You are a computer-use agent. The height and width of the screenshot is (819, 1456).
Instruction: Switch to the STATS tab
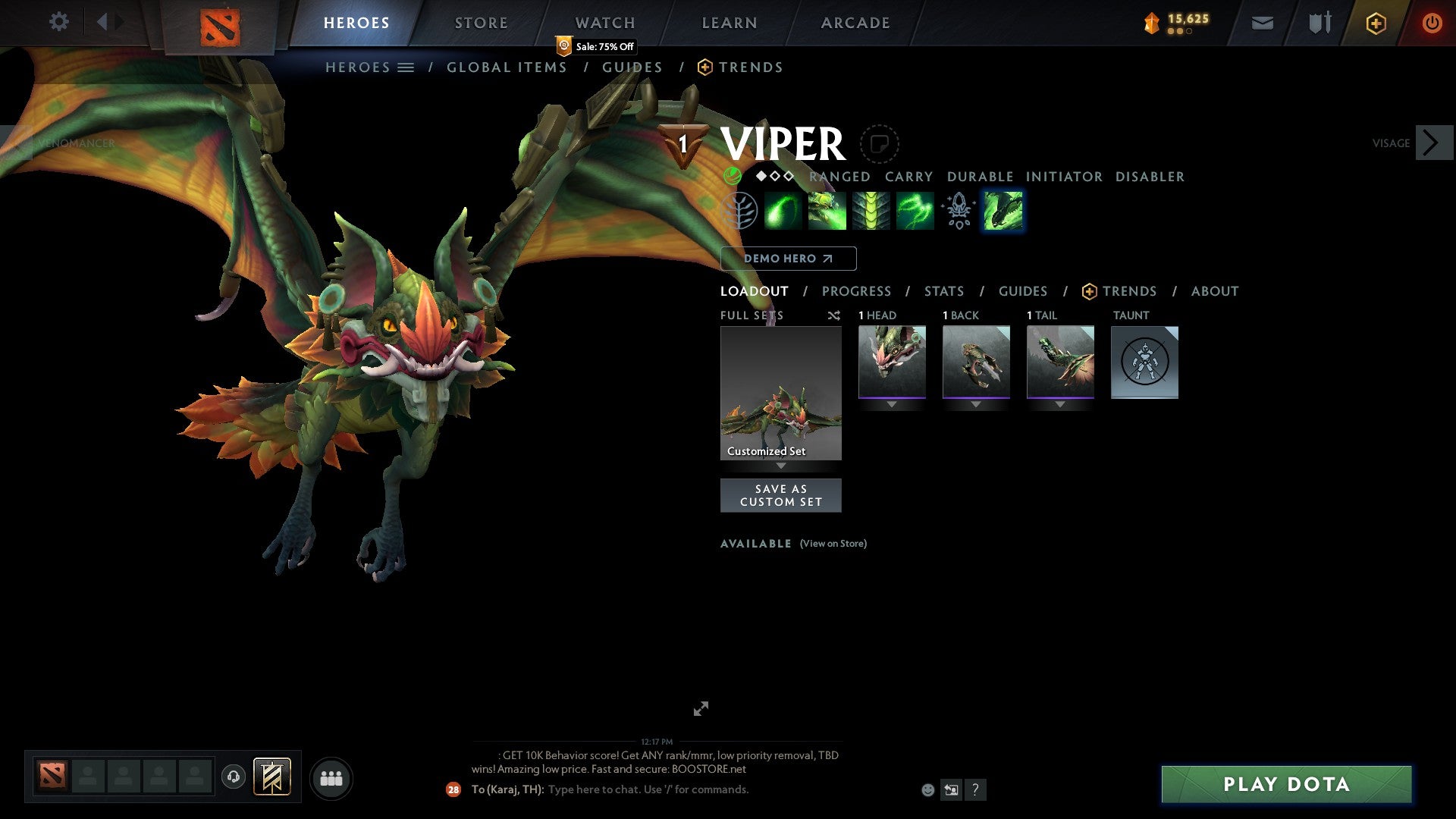click(x=943, y=290)
